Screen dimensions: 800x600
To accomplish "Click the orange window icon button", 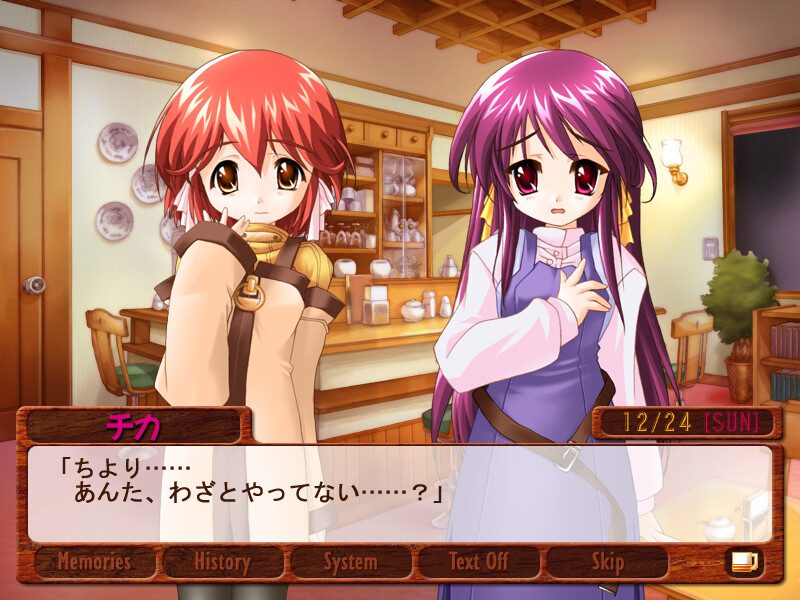I will click(744, 562).
